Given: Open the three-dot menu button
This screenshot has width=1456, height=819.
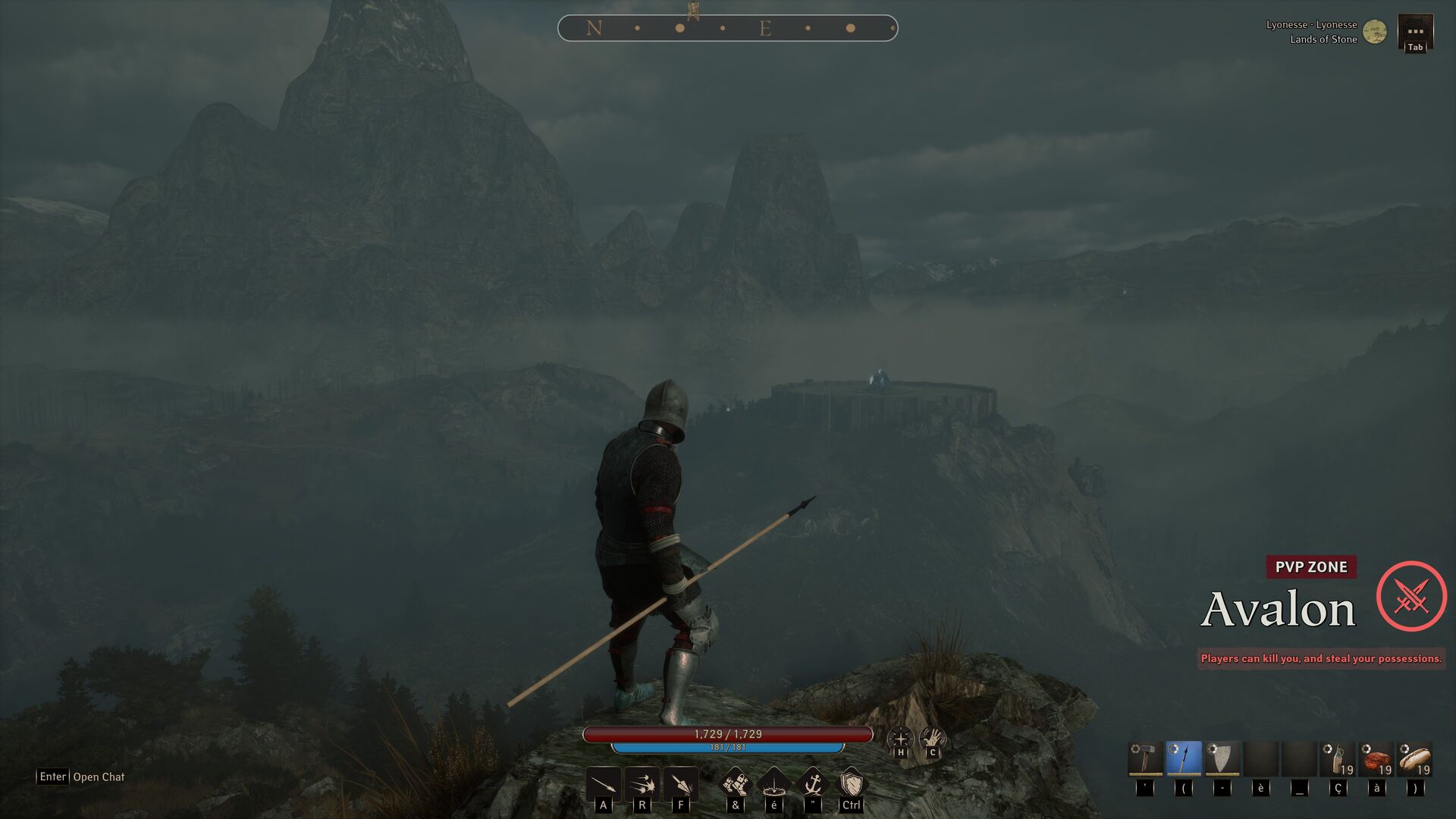Looking at the screenshot, I should (1415, 31).
